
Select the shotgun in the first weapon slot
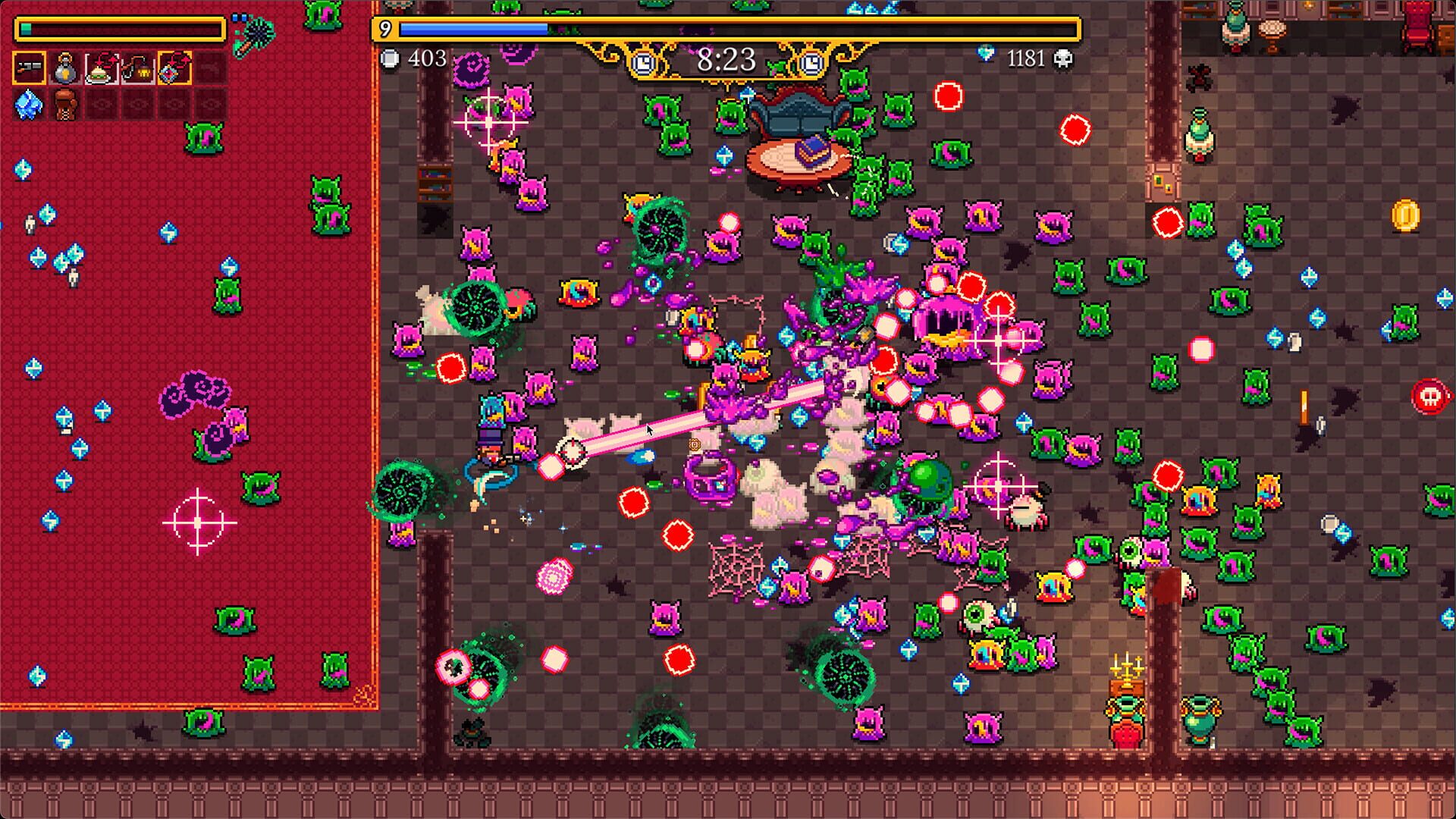click(x=29, y=67)
